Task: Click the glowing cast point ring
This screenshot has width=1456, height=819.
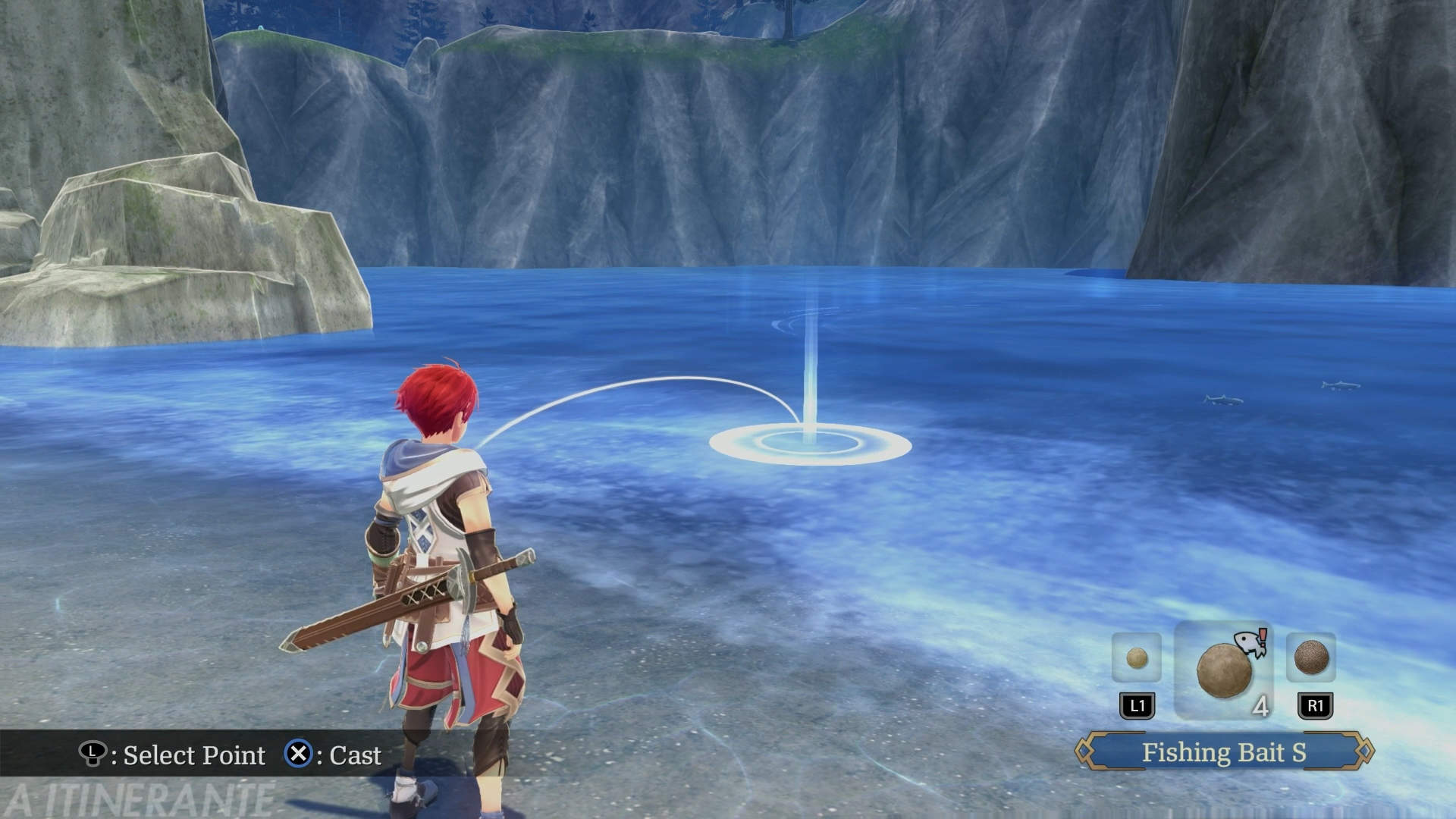Action: [x=810, y=443]
